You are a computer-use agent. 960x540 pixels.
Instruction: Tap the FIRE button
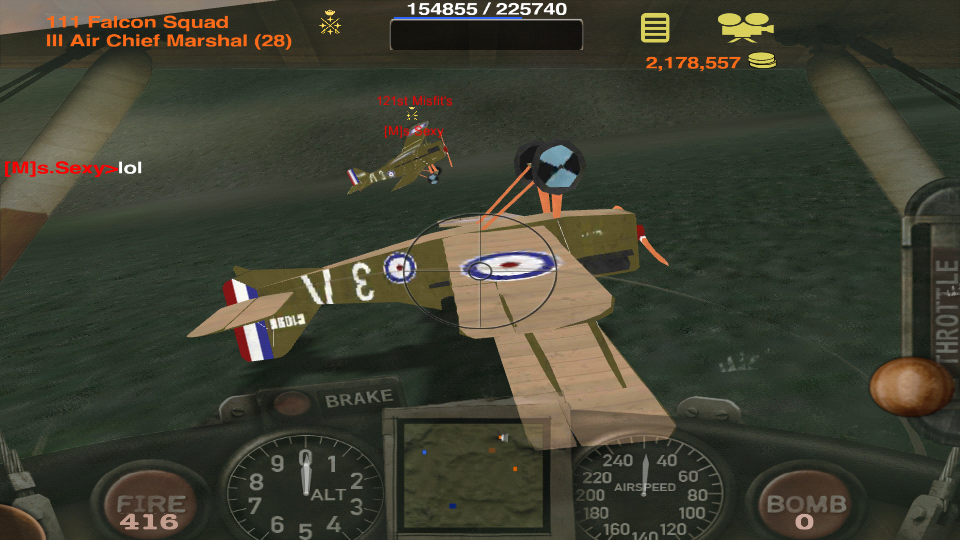tap(151, 509)
